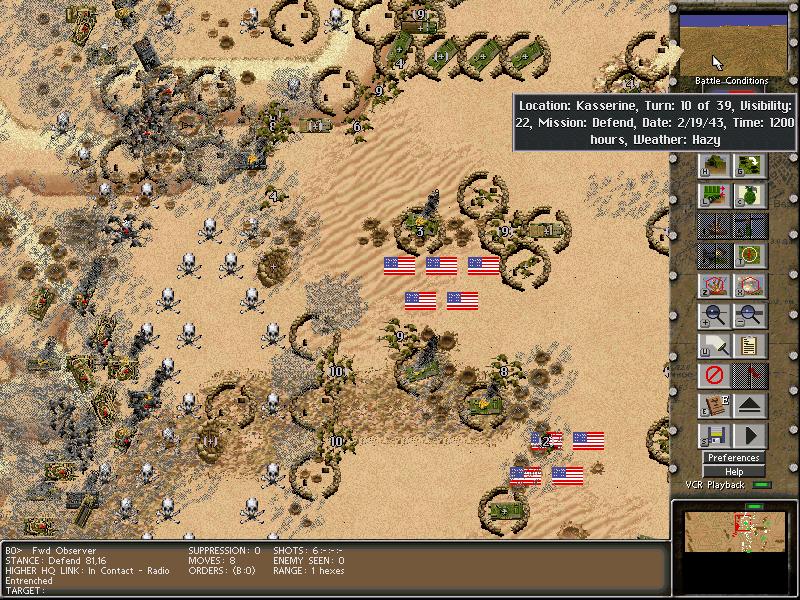The image size is (800, 600).
Task: Select the red flag button
Action: [x=750, y=377]
